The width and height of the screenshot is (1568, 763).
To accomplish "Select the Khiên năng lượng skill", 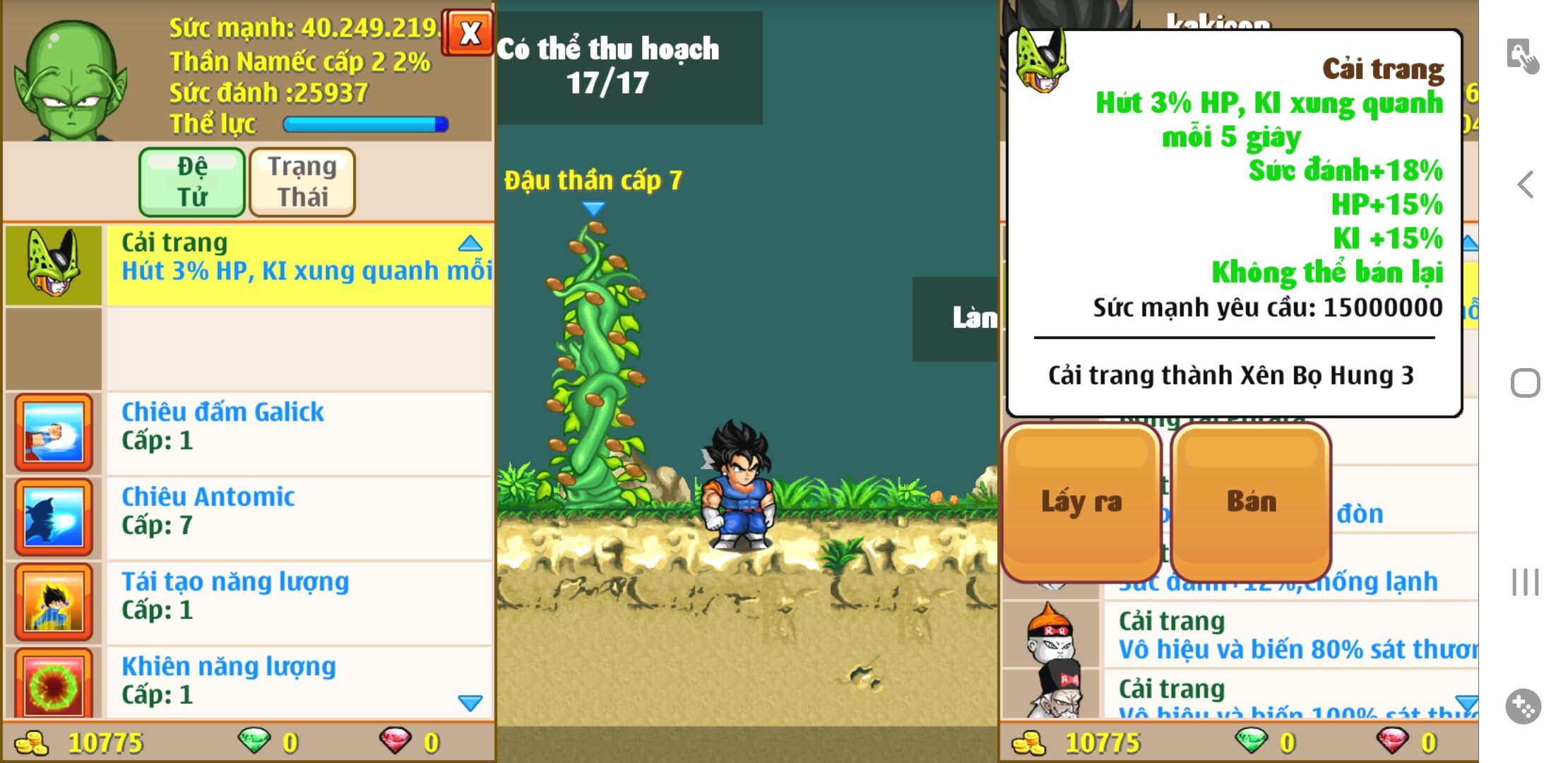I will [298, 680].
